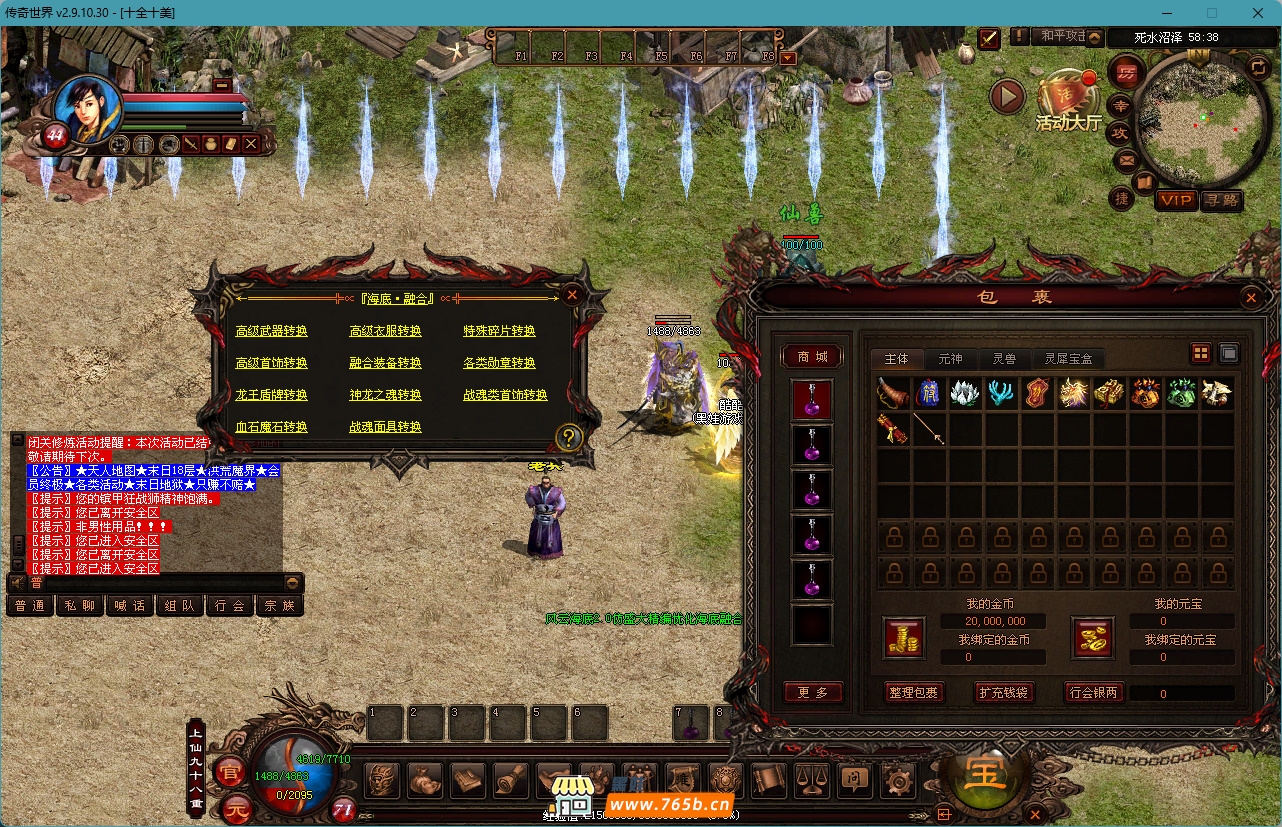Open the 灵犀宝盒 tab

pyautogui.click(x=1069, y=358)
